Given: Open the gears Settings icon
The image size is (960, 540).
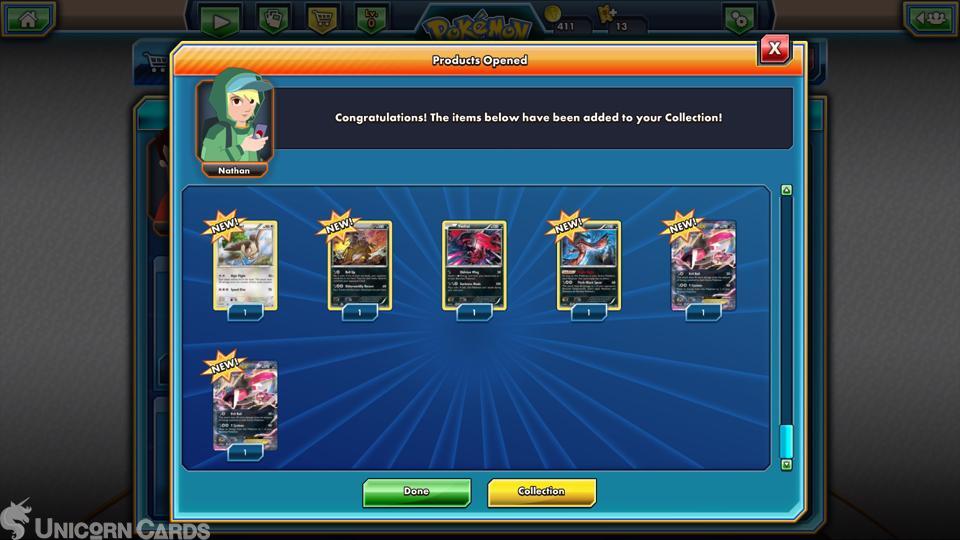Looking at the screenshot, I should [739, 20].
